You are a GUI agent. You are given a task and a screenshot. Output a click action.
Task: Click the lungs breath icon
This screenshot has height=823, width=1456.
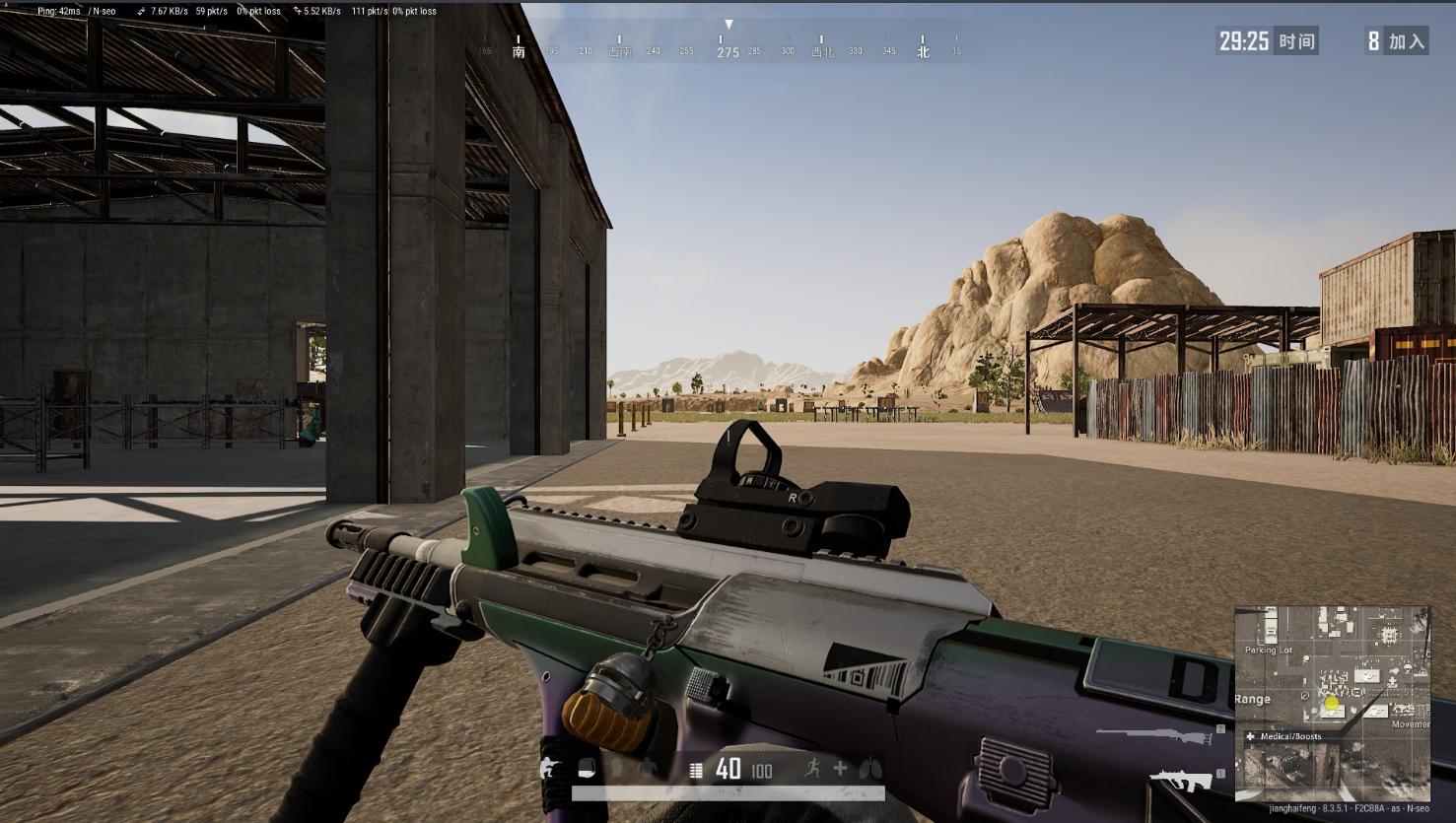pyautogui.click(x=870, y=768)
